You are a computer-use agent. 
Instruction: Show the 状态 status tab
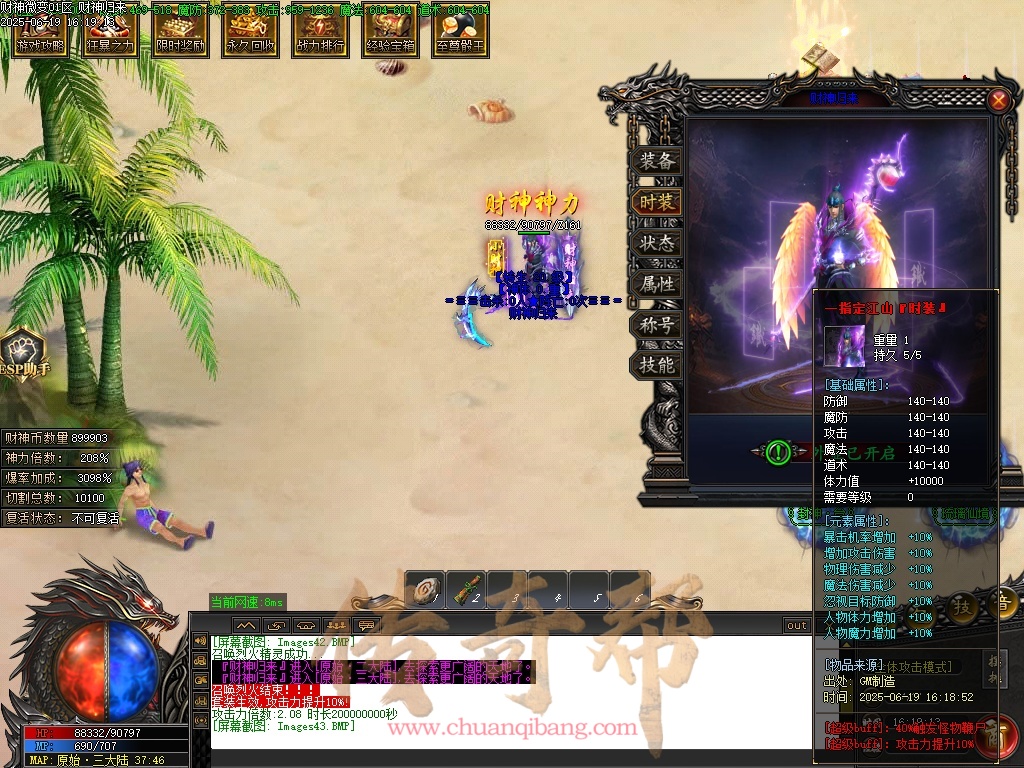click(657, 243)
